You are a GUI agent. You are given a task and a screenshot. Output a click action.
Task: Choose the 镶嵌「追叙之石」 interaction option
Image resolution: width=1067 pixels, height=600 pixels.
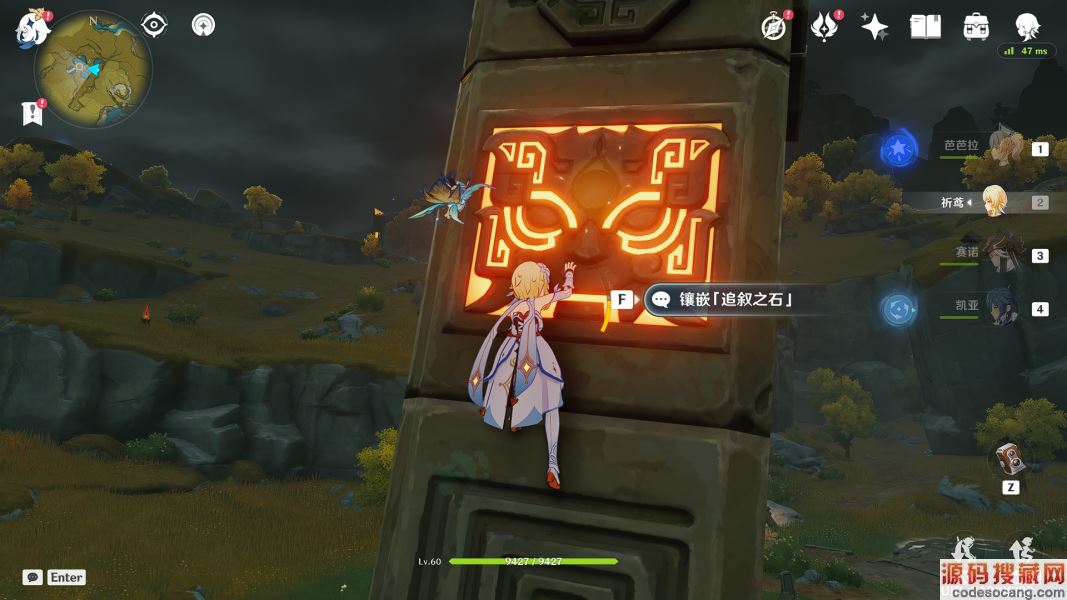tap(725, 299)
